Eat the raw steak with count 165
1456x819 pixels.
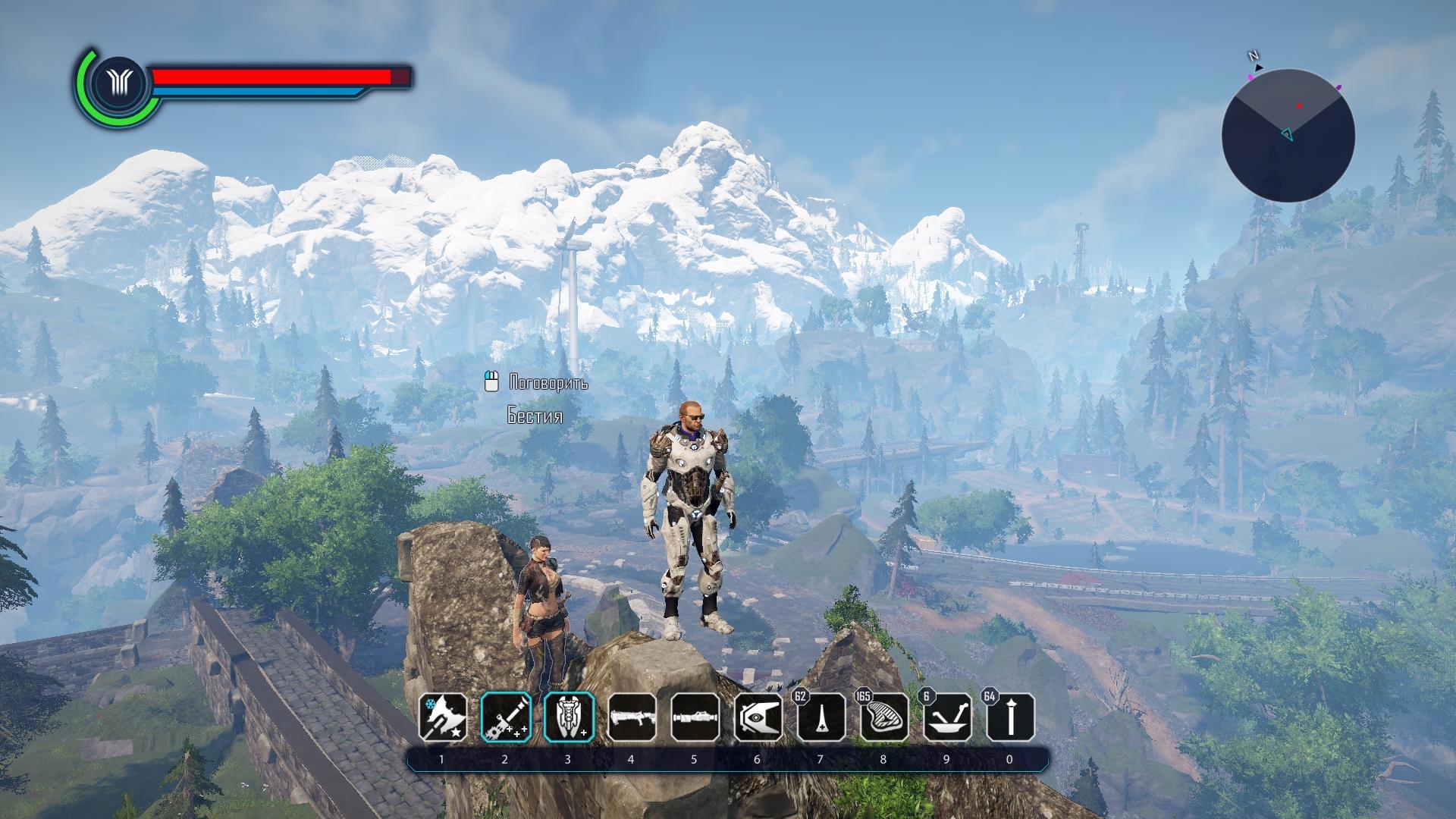coord(884,717)
